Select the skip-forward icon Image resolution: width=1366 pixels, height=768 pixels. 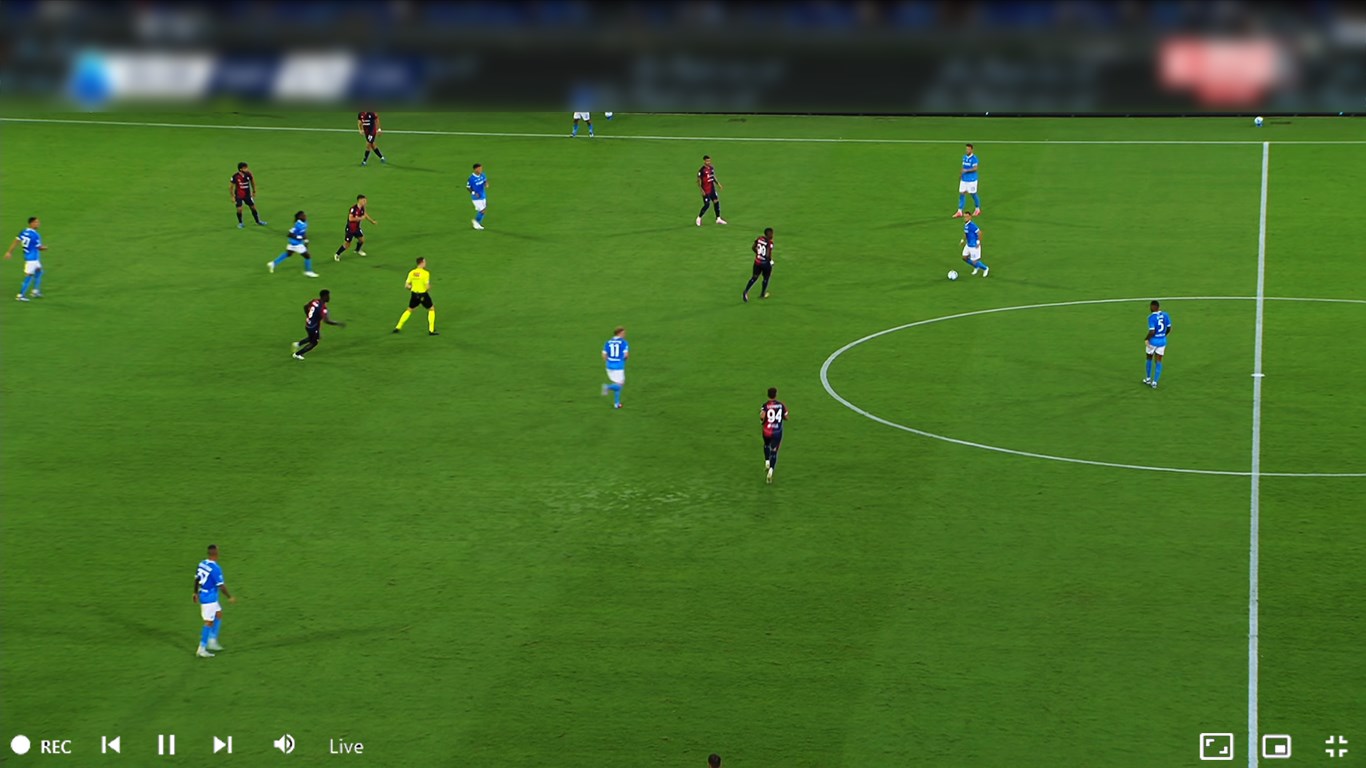tap(222, 745)
